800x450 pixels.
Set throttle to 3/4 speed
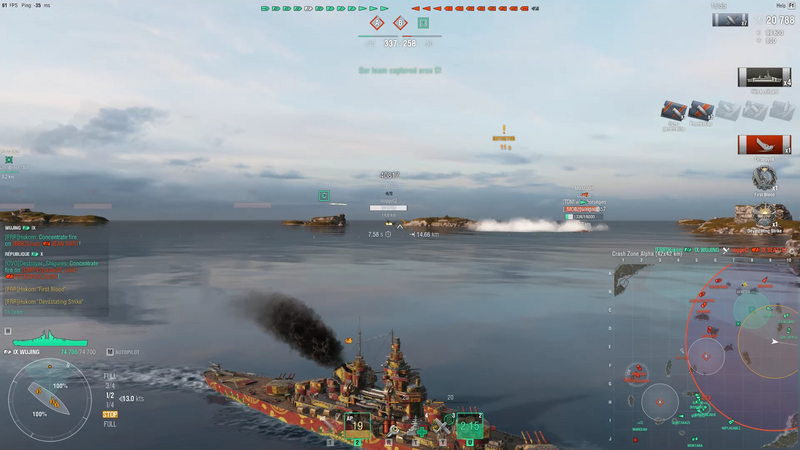[110, 386]
